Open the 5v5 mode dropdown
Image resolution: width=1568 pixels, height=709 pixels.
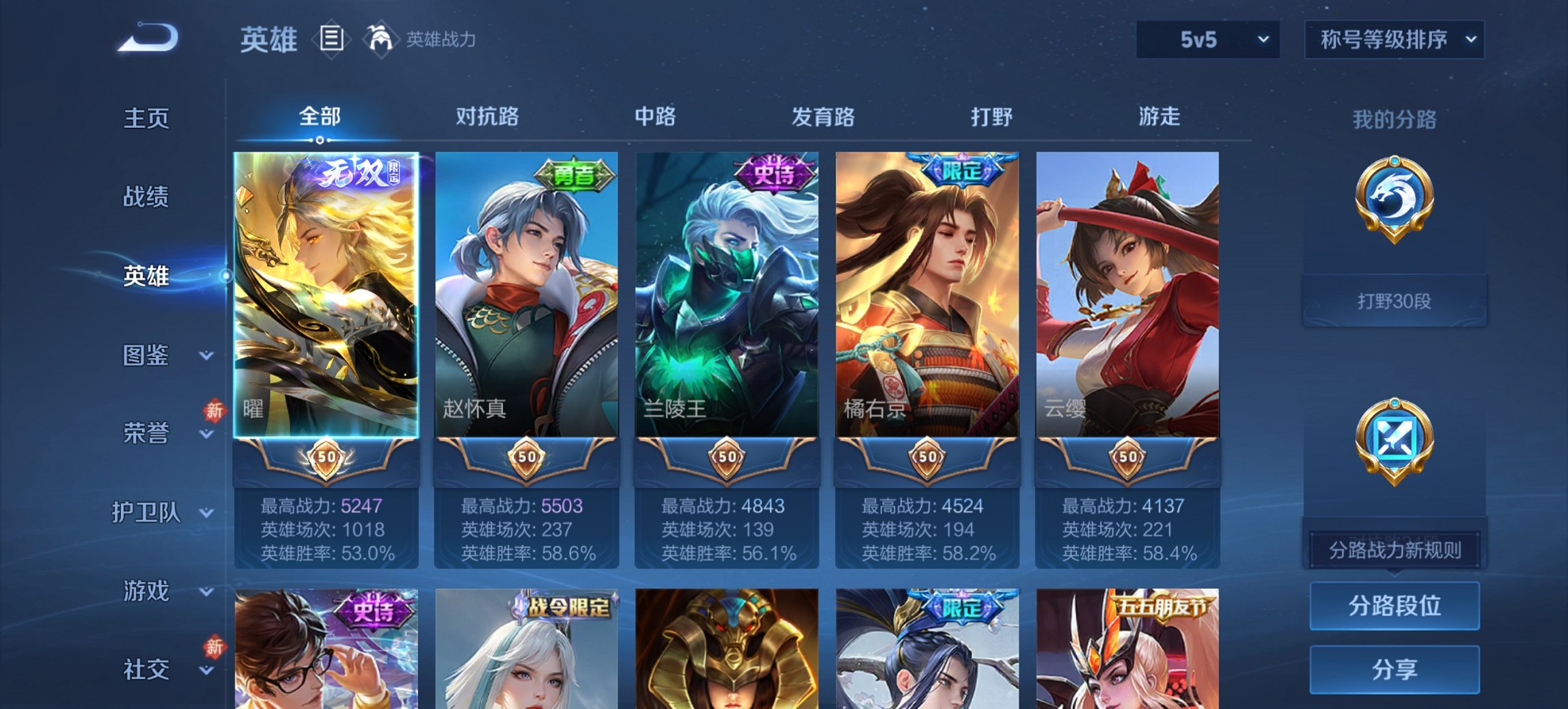pos(1207,41)
